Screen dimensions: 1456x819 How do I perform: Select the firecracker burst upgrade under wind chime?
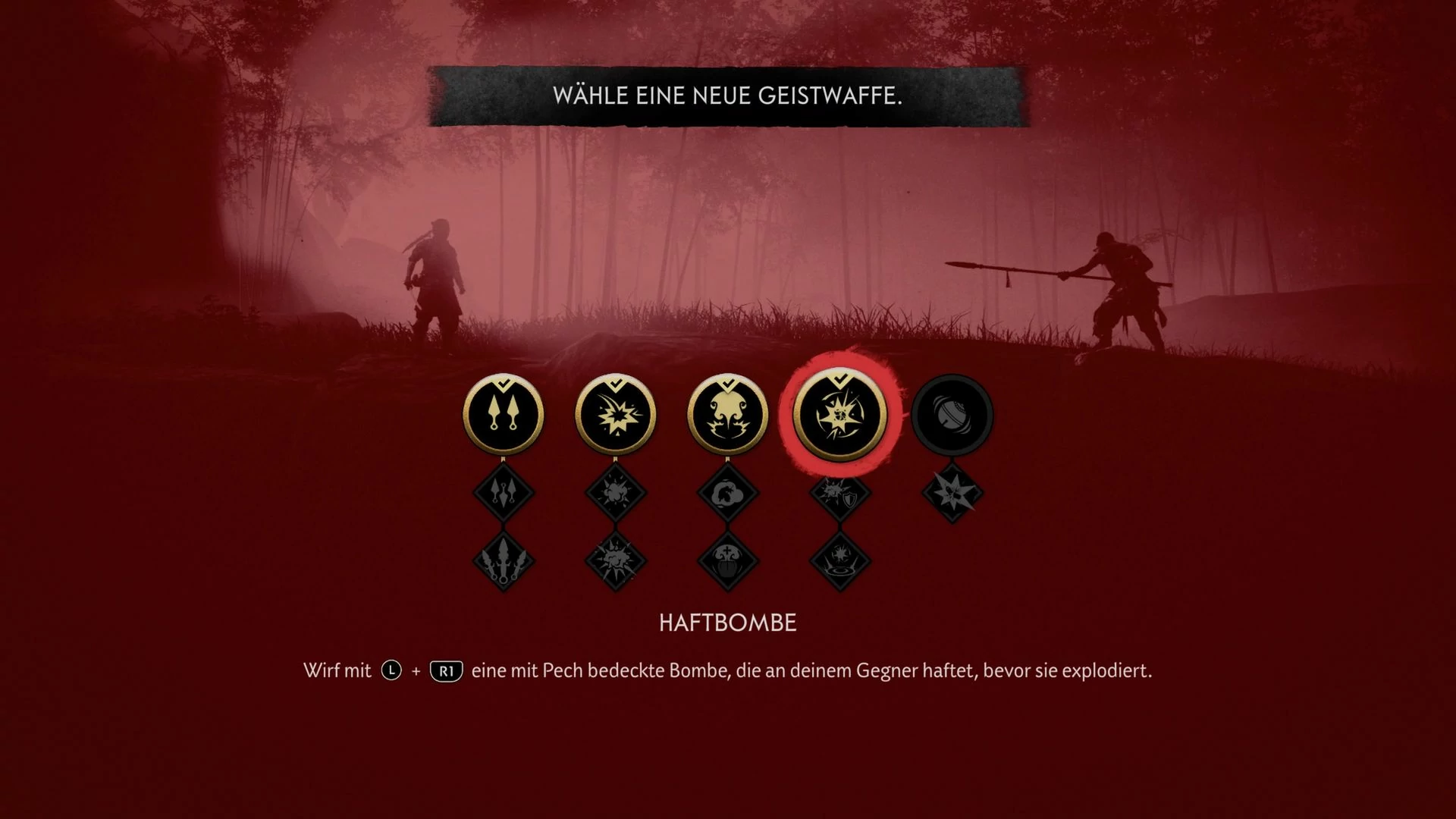pyautogui.click(x=952, y=492)
